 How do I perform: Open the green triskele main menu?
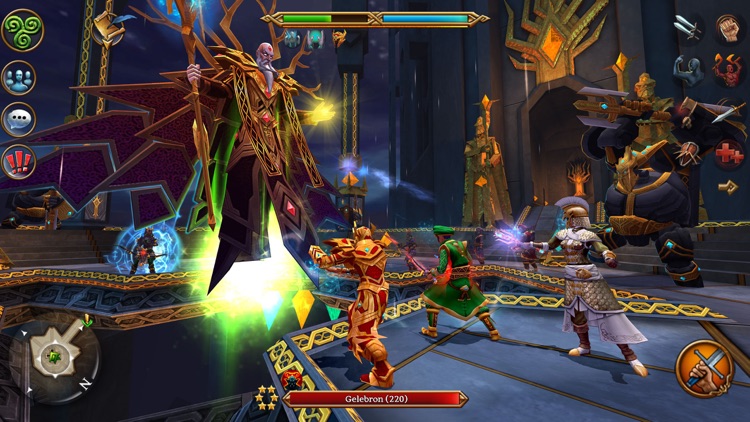point(22,29)
